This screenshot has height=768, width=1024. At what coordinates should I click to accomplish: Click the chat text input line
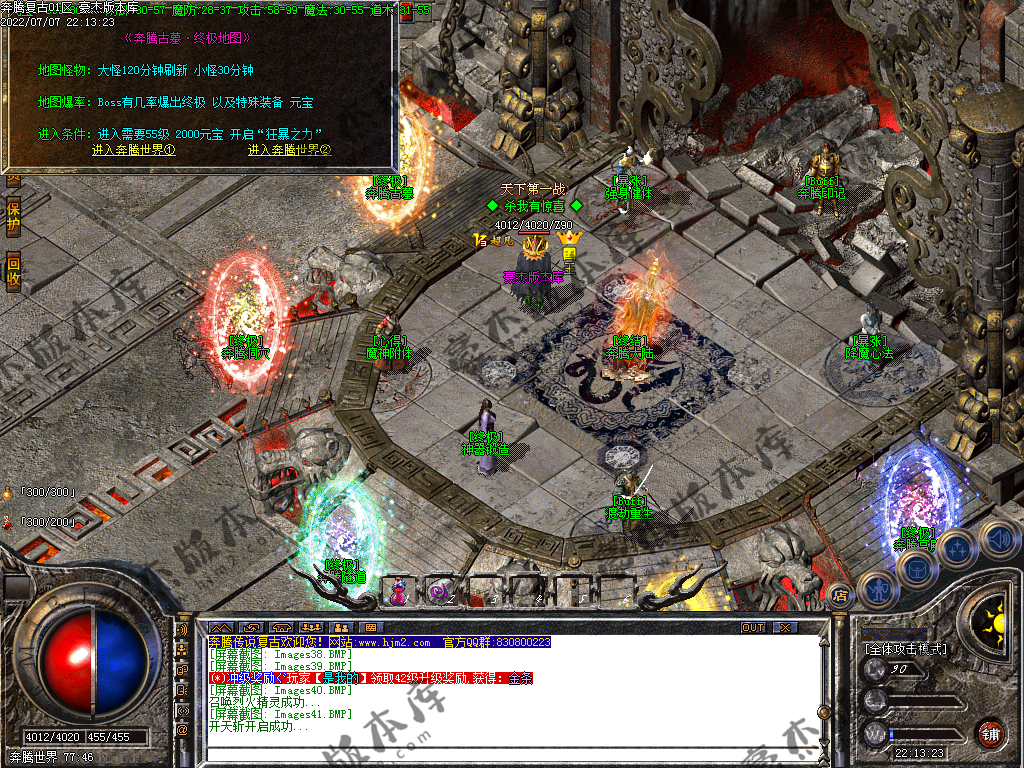pos(500,755)
